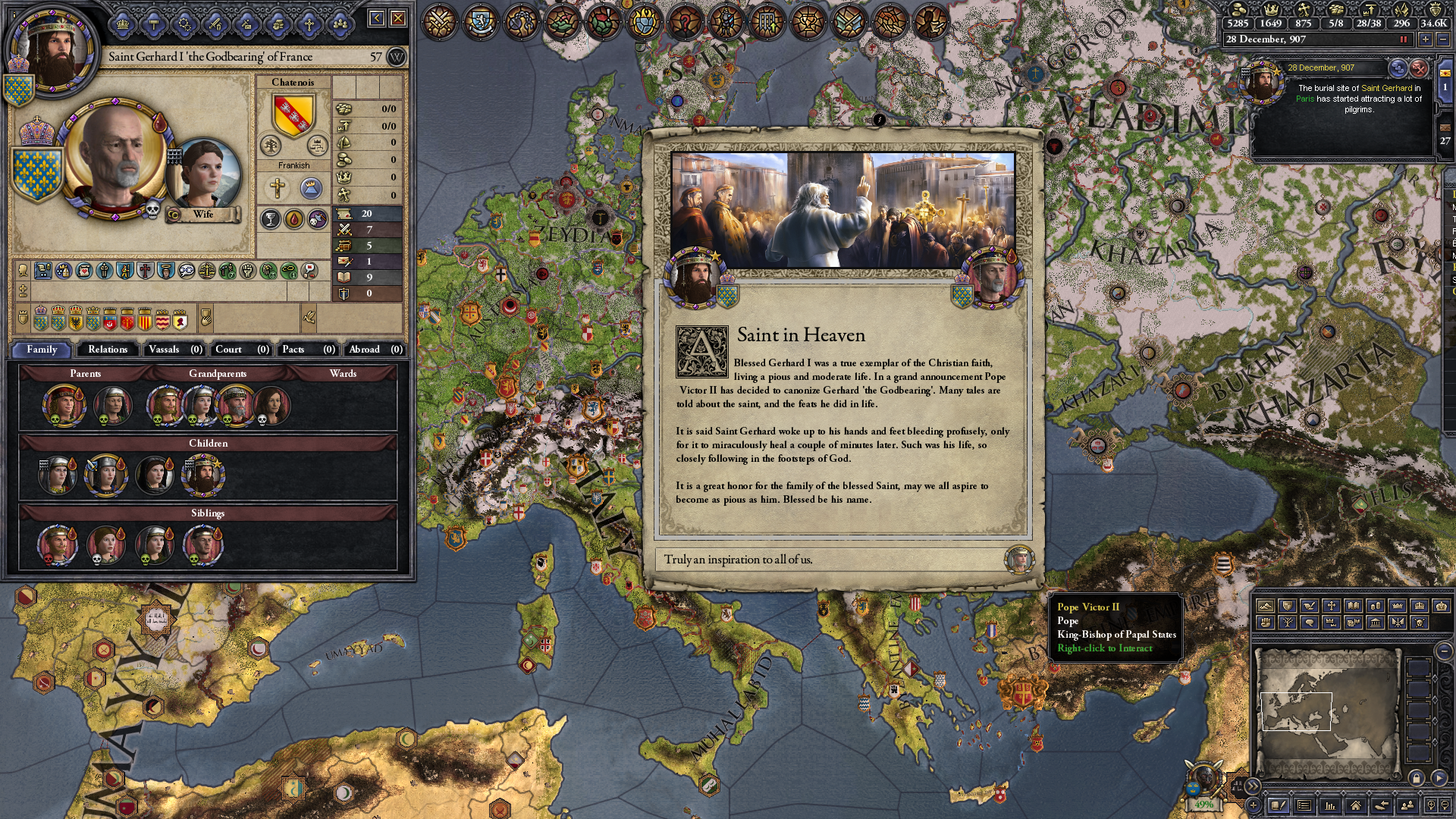Select the de jure tree map mode
The width and height of the screenshot is (1456, 819).
tap(1288, 623)
